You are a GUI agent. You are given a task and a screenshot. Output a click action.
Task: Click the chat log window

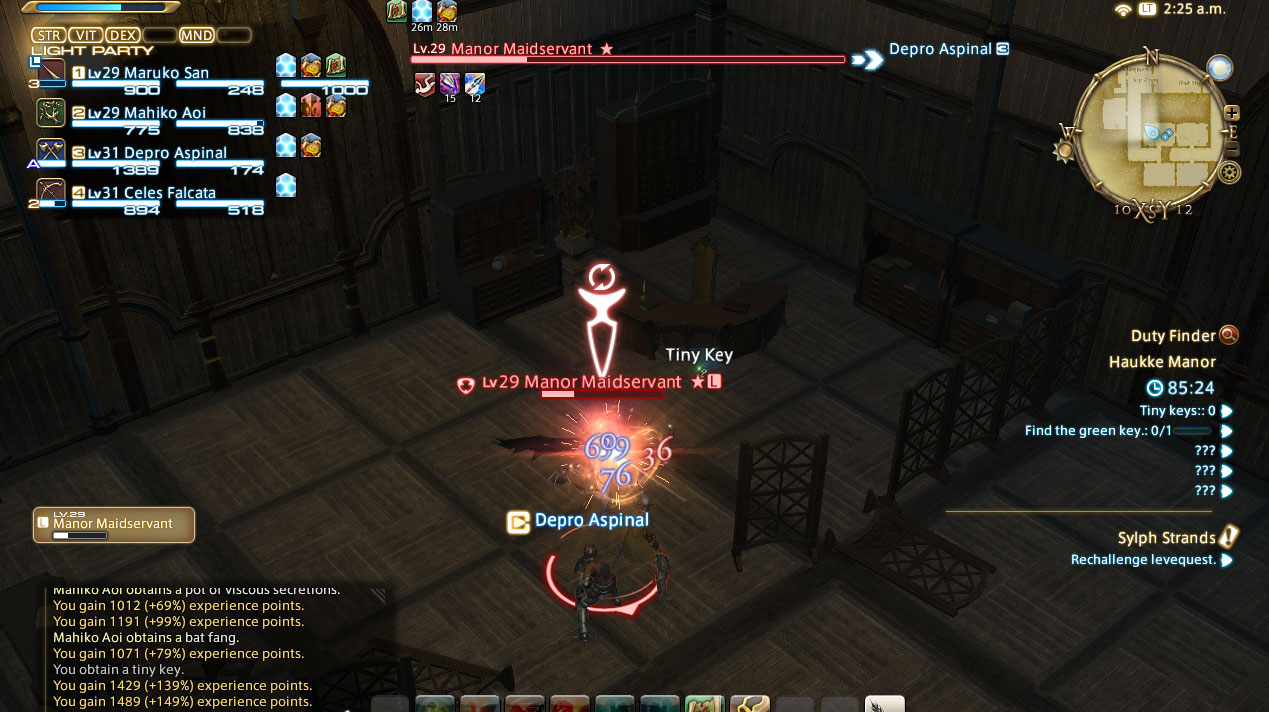[190, 646]
